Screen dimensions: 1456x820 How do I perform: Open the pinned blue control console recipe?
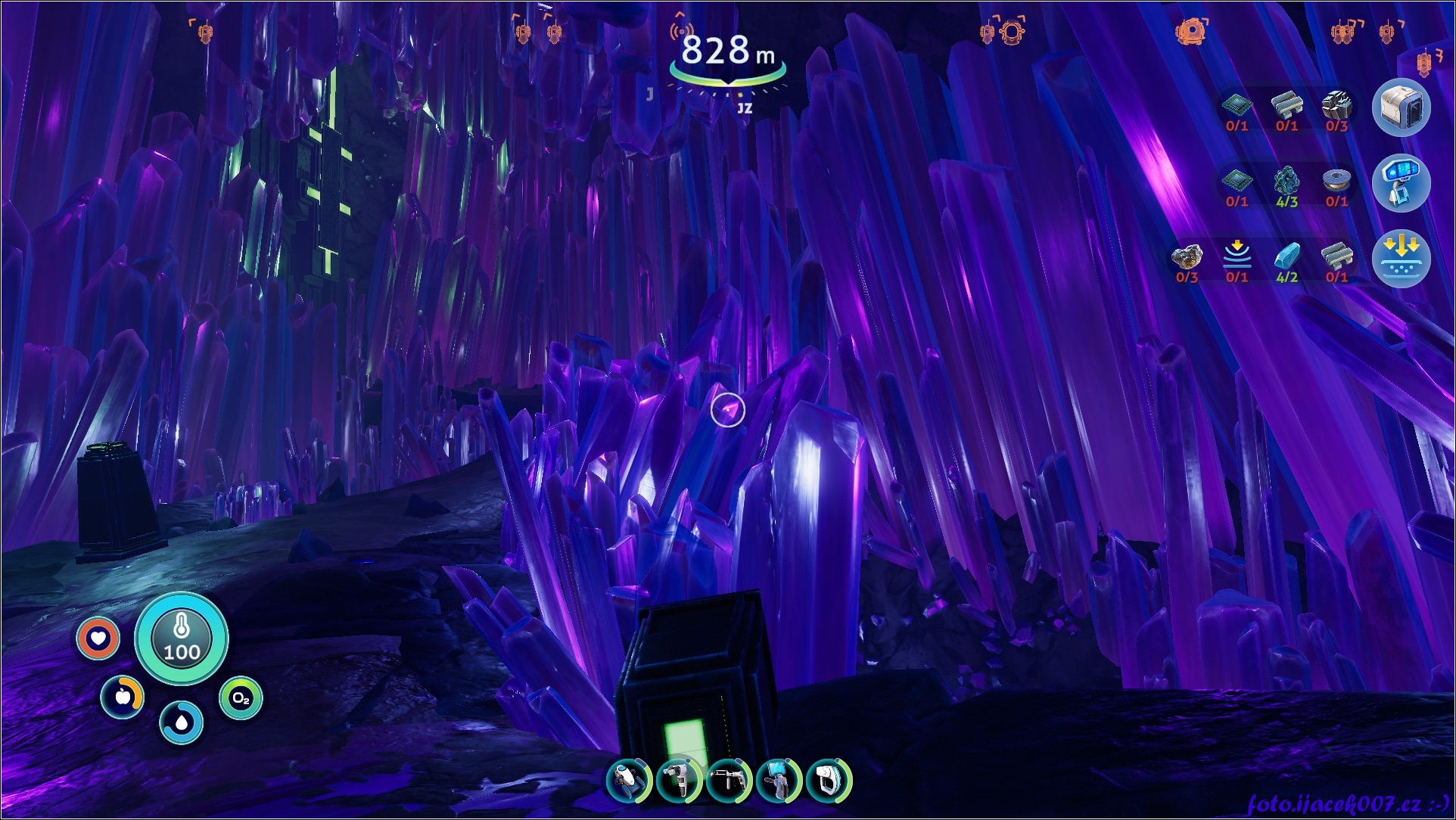(1401, 184)
